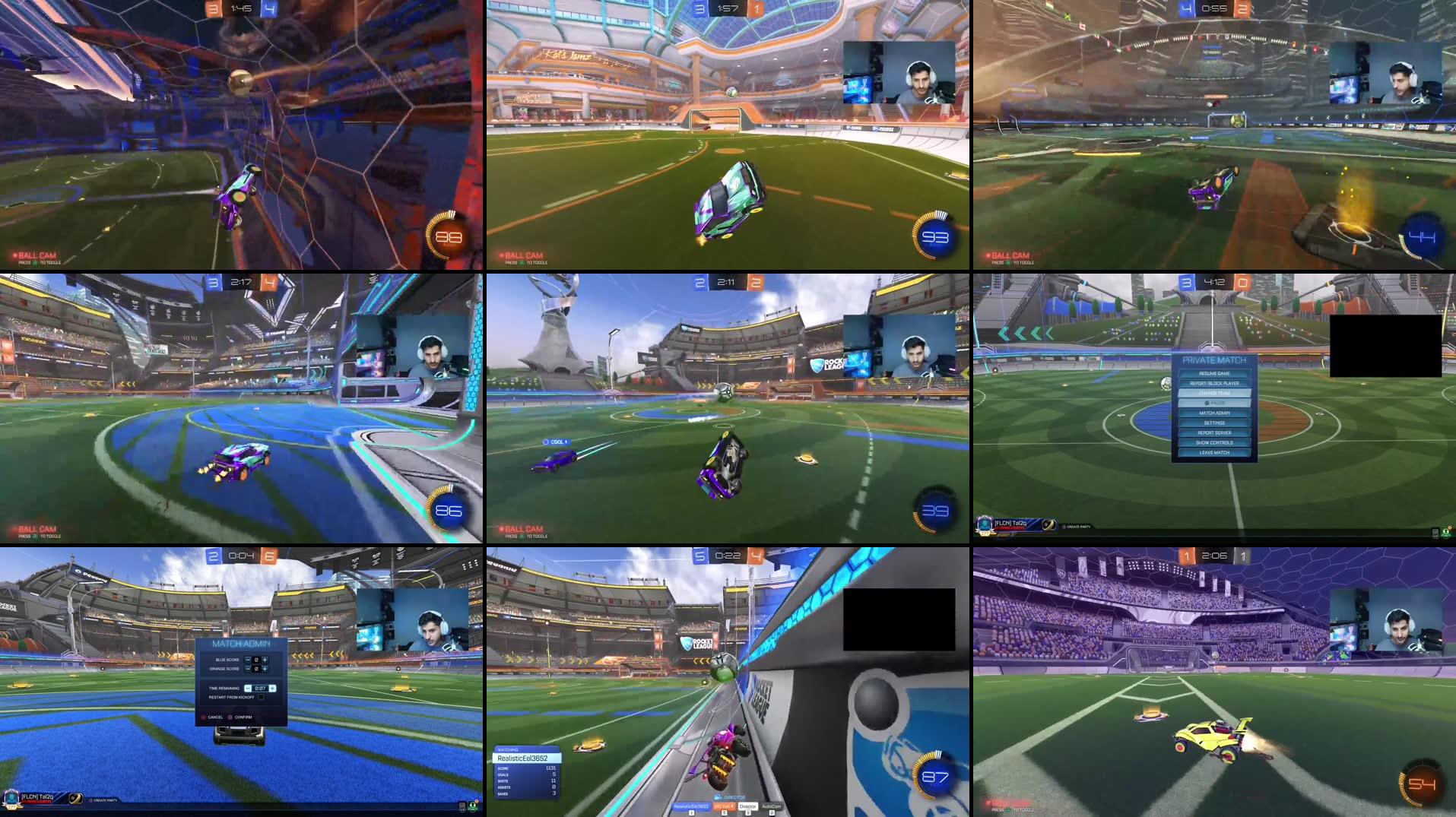Increase Time Remaining with the plus stepper
The image size is (1456, 817).
[273, 689]
